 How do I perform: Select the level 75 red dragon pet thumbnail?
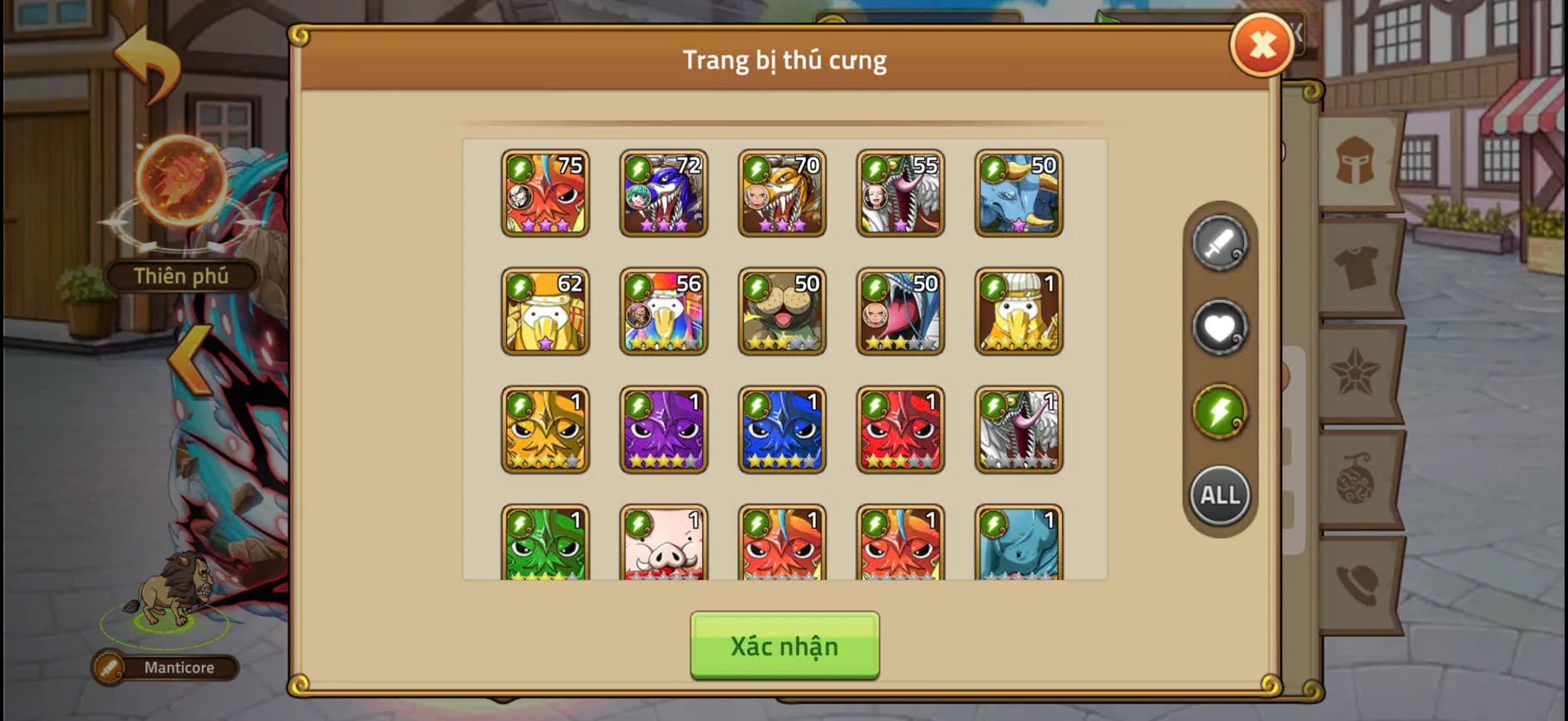546,193
